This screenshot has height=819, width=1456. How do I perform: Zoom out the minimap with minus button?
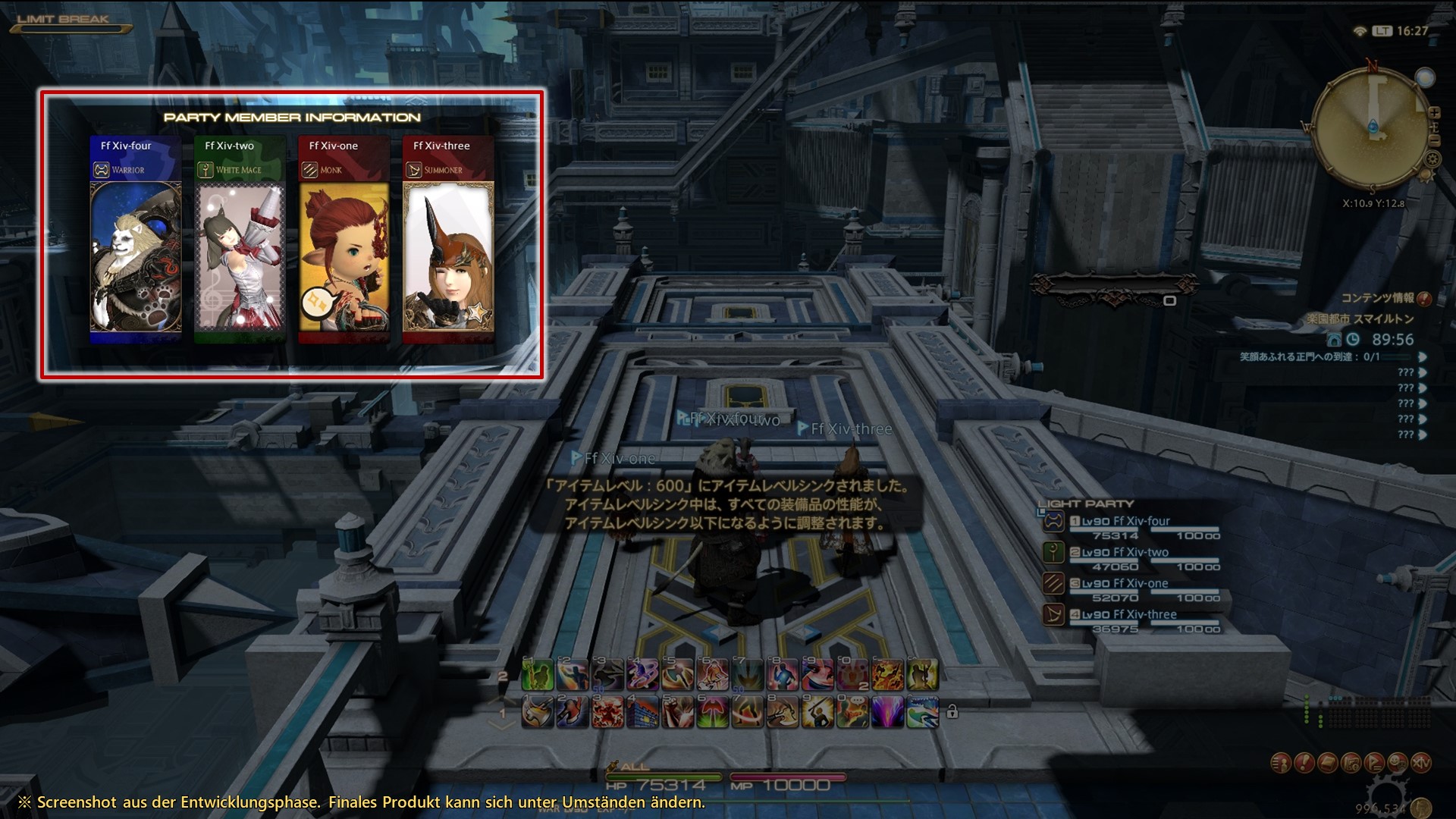[x=1434, y=140]
